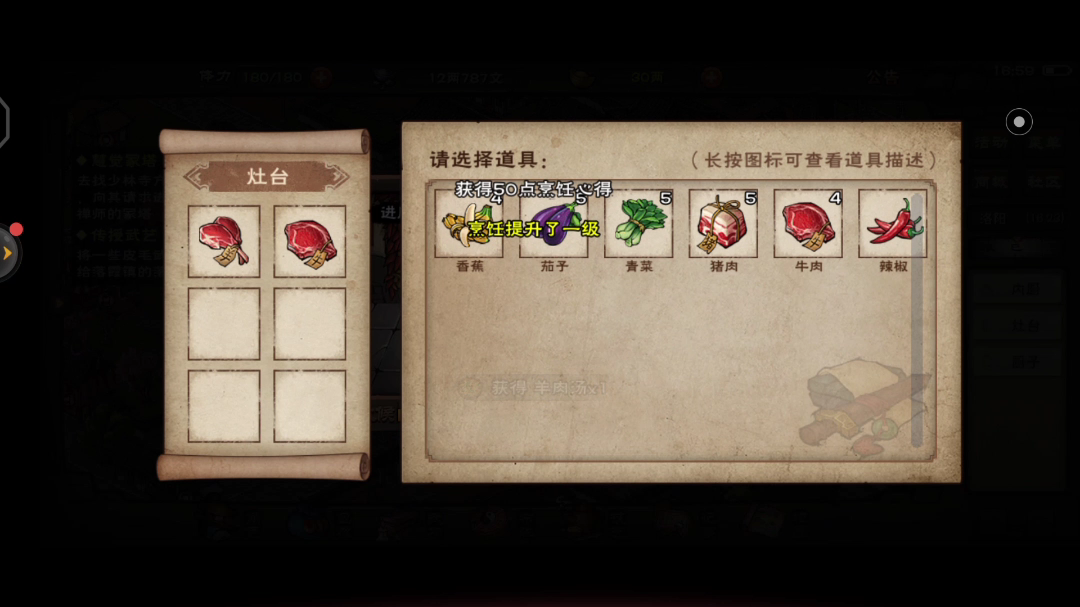The image size is (1080, 607).
Task: Pick the green vegetable (青菜) item
Action: pyautogui.click(x=639, y=225)
